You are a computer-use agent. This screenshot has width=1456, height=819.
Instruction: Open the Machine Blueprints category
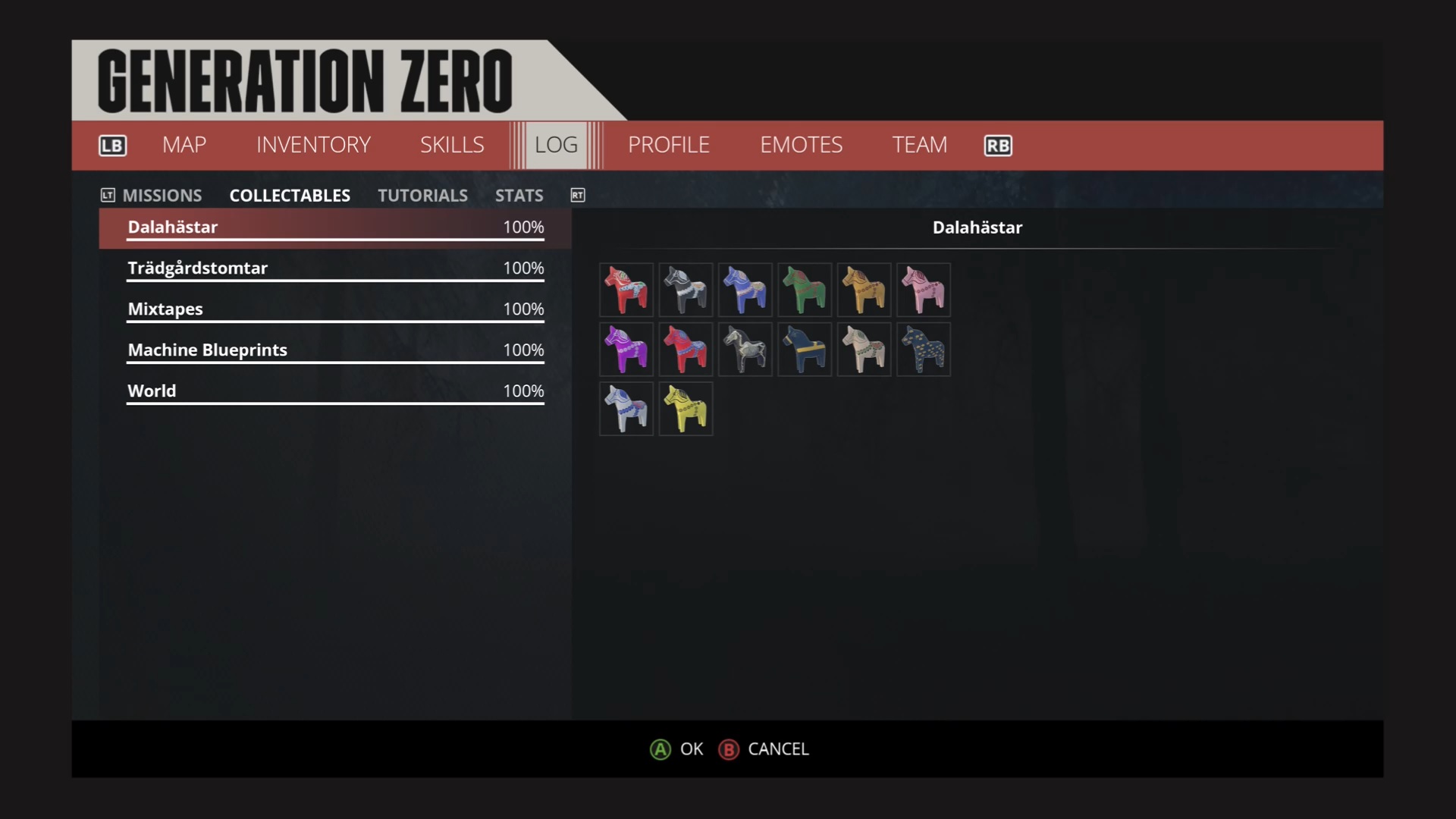point(334,350)
